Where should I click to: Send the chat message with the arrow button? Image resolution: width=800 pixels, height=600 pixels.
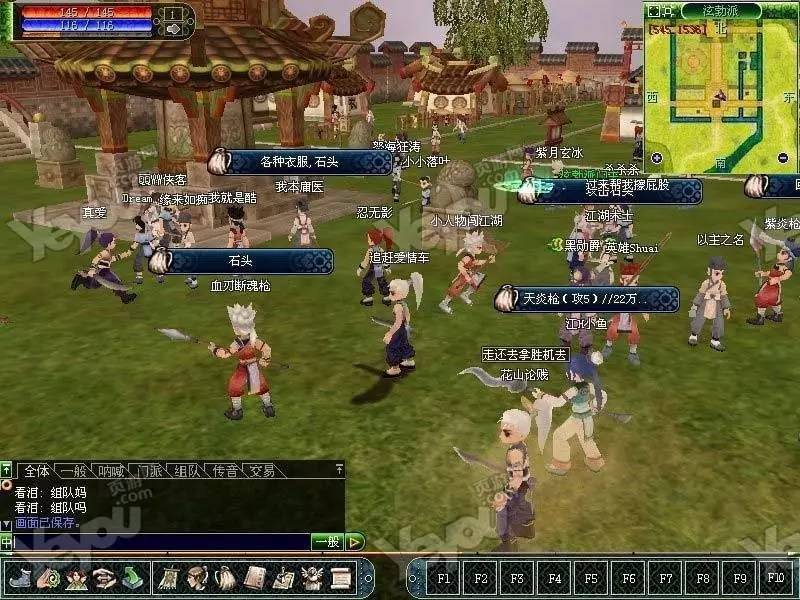pyautogui.click(x=355, y=542)
